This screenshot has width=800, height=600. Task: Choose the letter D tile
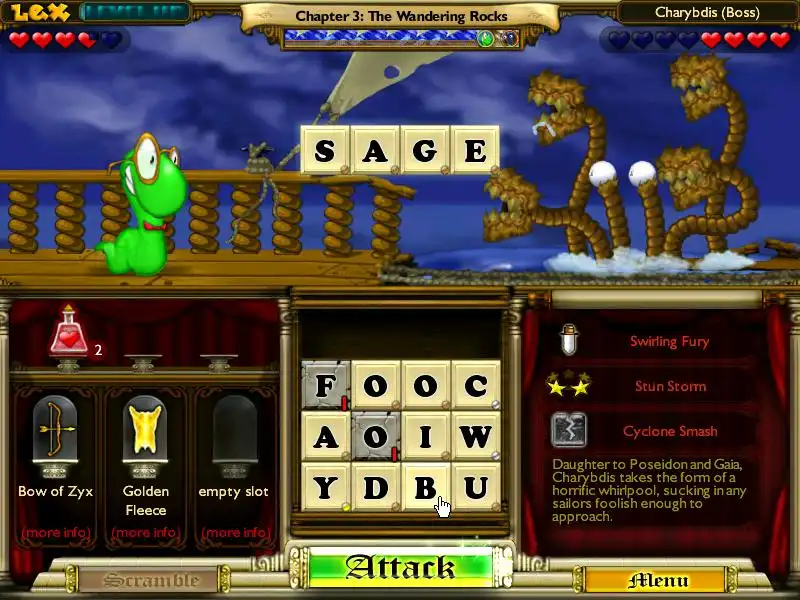375,487
